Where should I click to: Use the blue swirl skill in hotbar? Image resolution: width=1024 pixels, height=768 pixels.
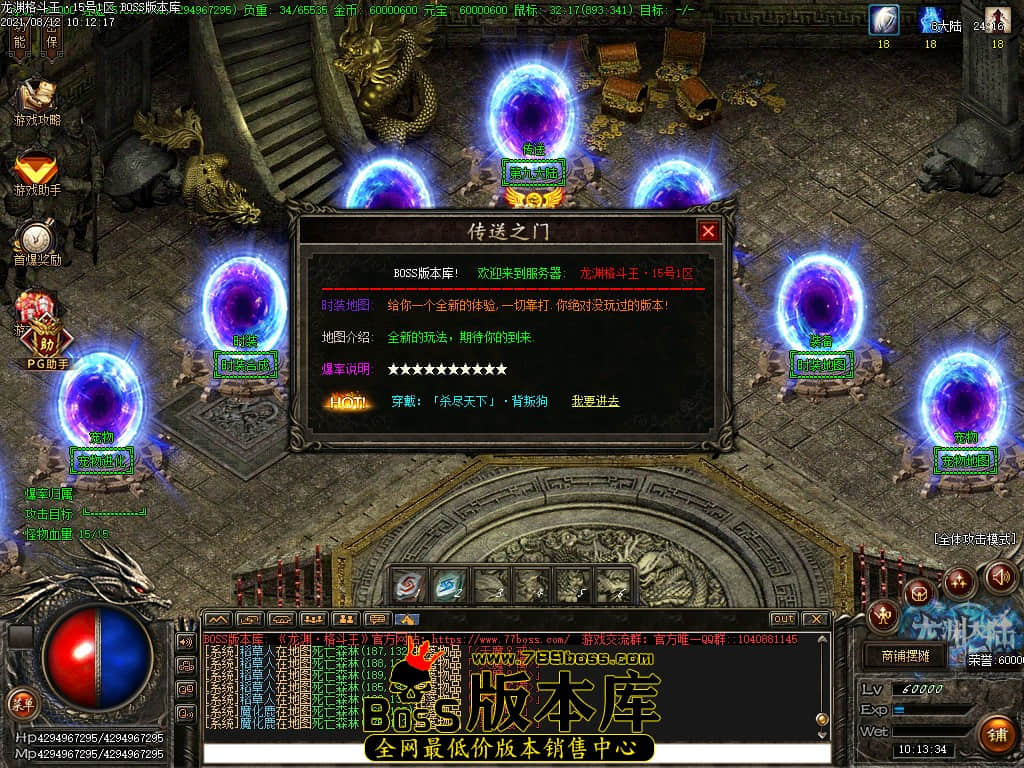(451, 585)
